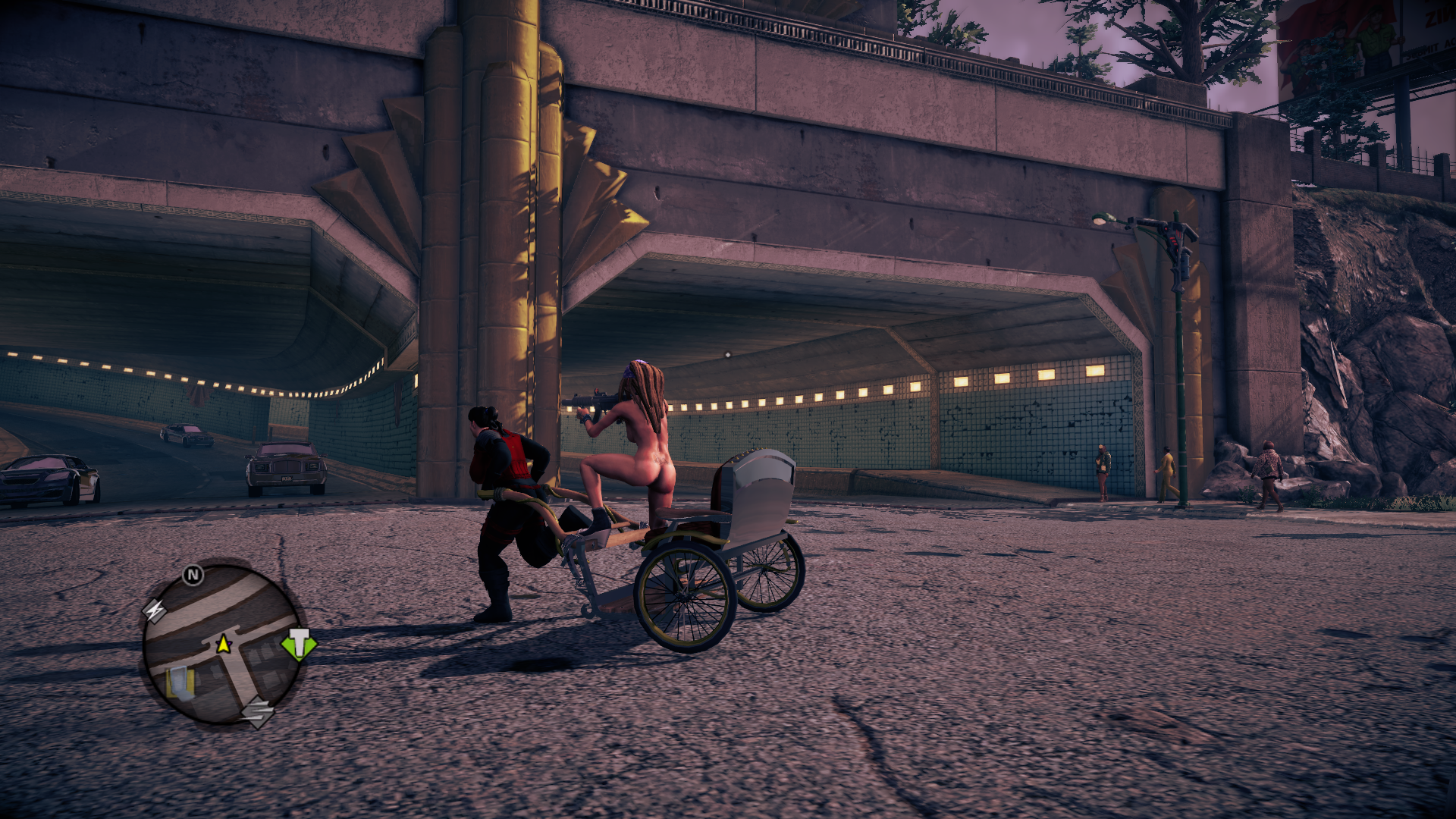Select the green T marker on the minimap
The height and width of the screenshot is (819, 1456).
click(x=300, y=644)
